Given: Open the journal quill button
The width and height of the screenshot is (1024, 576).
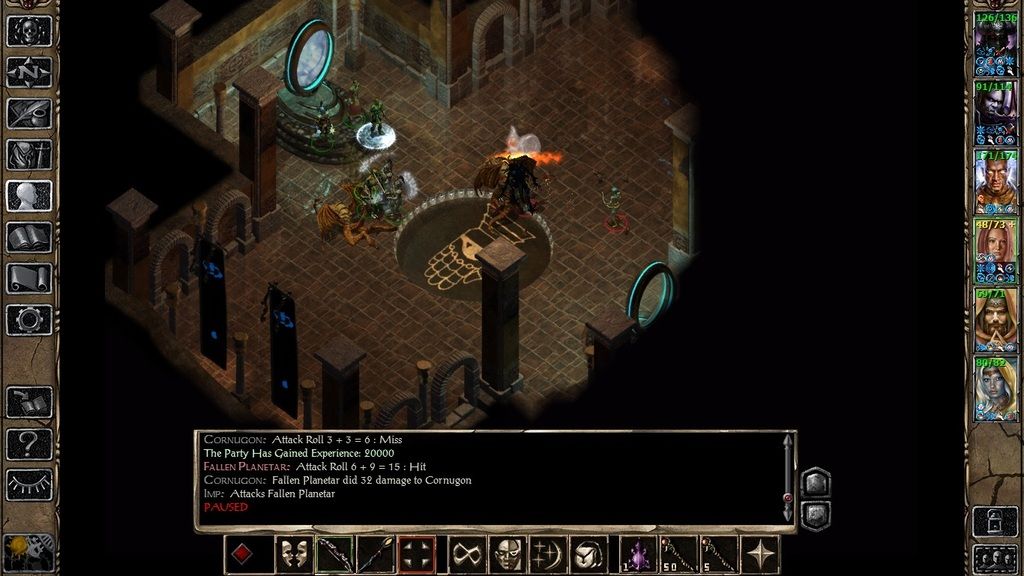Looking at the screenshot, I should click(29, 113).
